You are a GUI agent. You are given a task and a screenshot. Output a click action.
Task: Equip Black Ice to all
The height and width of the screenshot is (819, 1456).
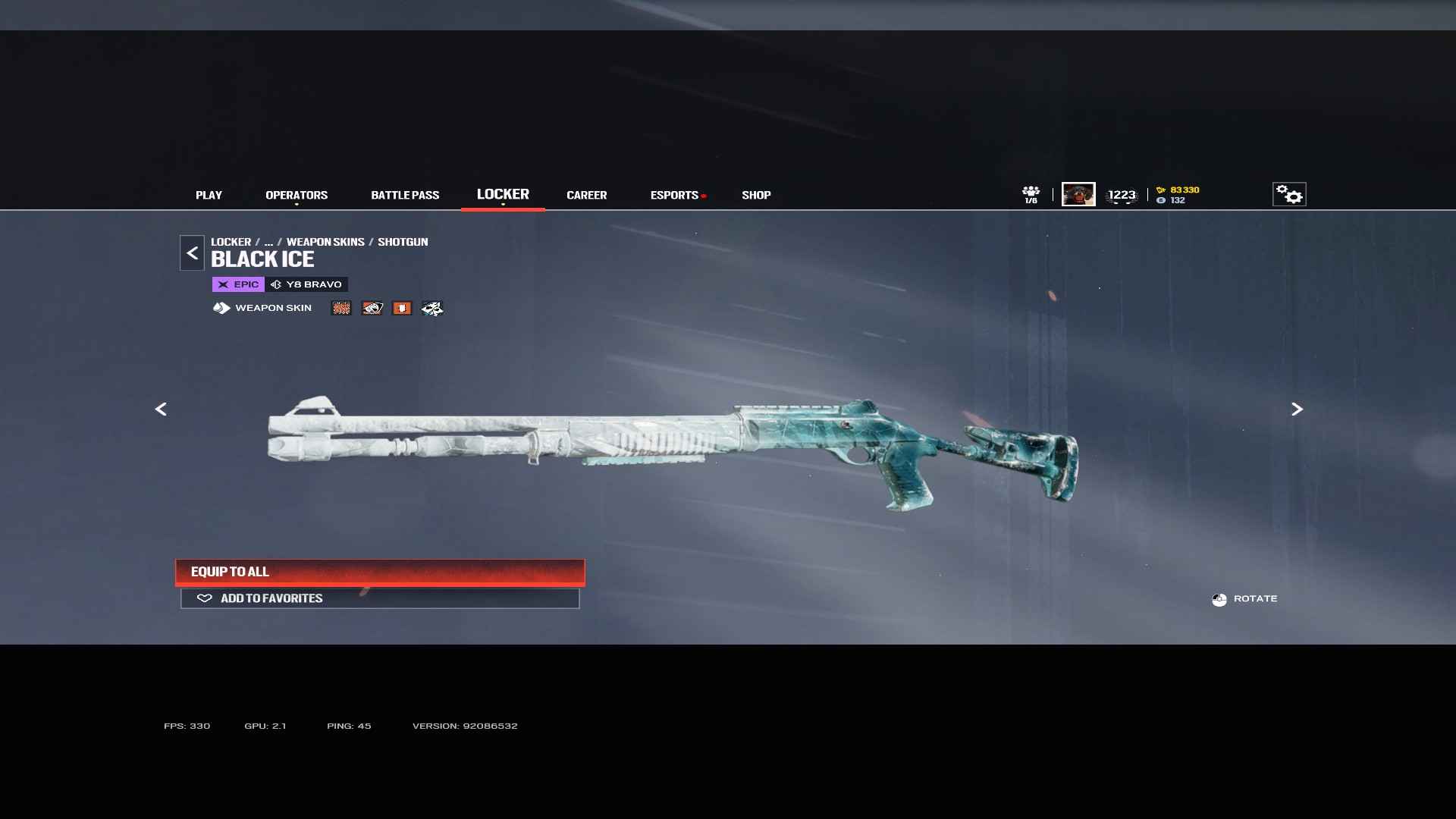(x=380, y=572)
